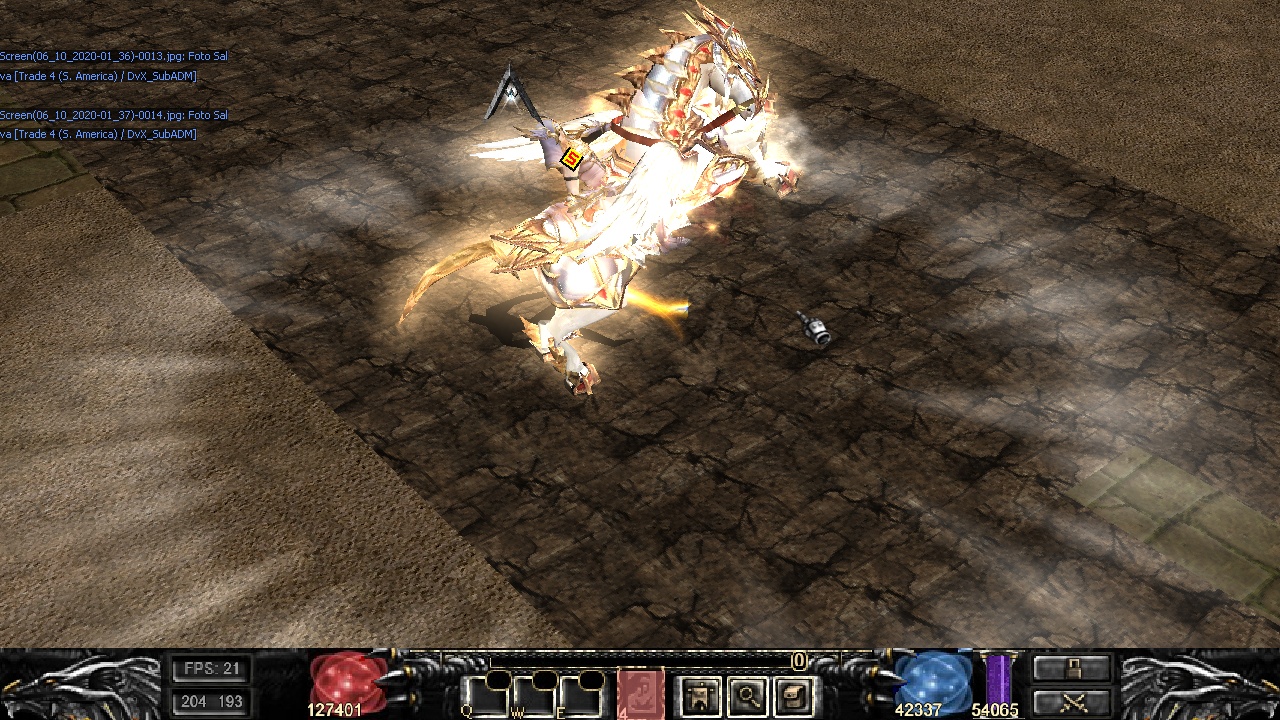The width and height of the screenshot is (1280, 720).
Task: Click the magnifying glass button
Action: click(x=747, y=695)
